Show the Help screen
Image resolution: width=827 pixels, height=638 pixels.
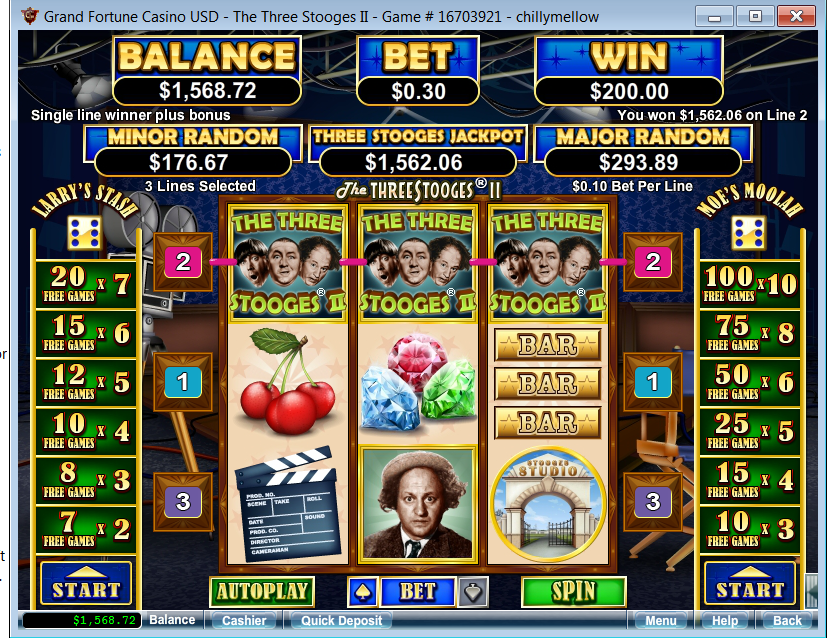click(725, 621)
